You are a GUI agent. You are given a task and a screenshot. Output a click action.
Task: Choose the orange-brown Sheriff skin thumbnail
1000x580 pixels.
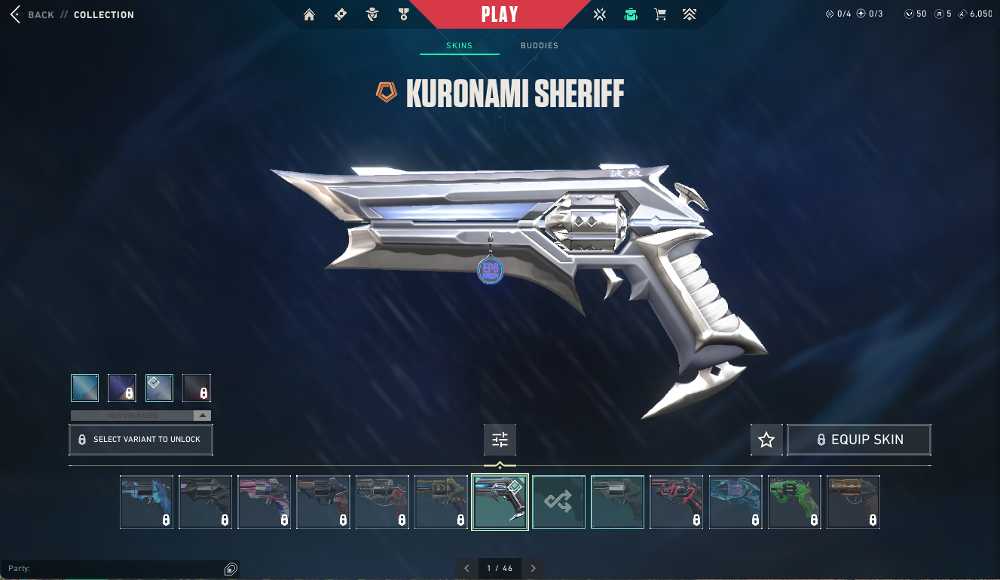pos(853,501)
